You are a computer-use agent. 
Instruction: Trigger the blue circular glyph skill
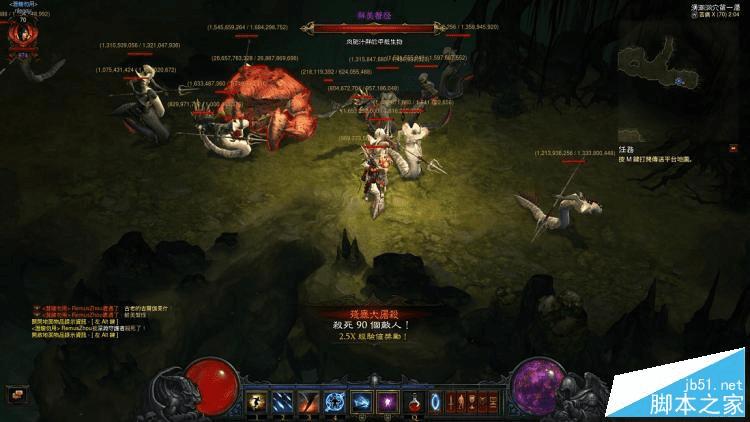(334, 401)
